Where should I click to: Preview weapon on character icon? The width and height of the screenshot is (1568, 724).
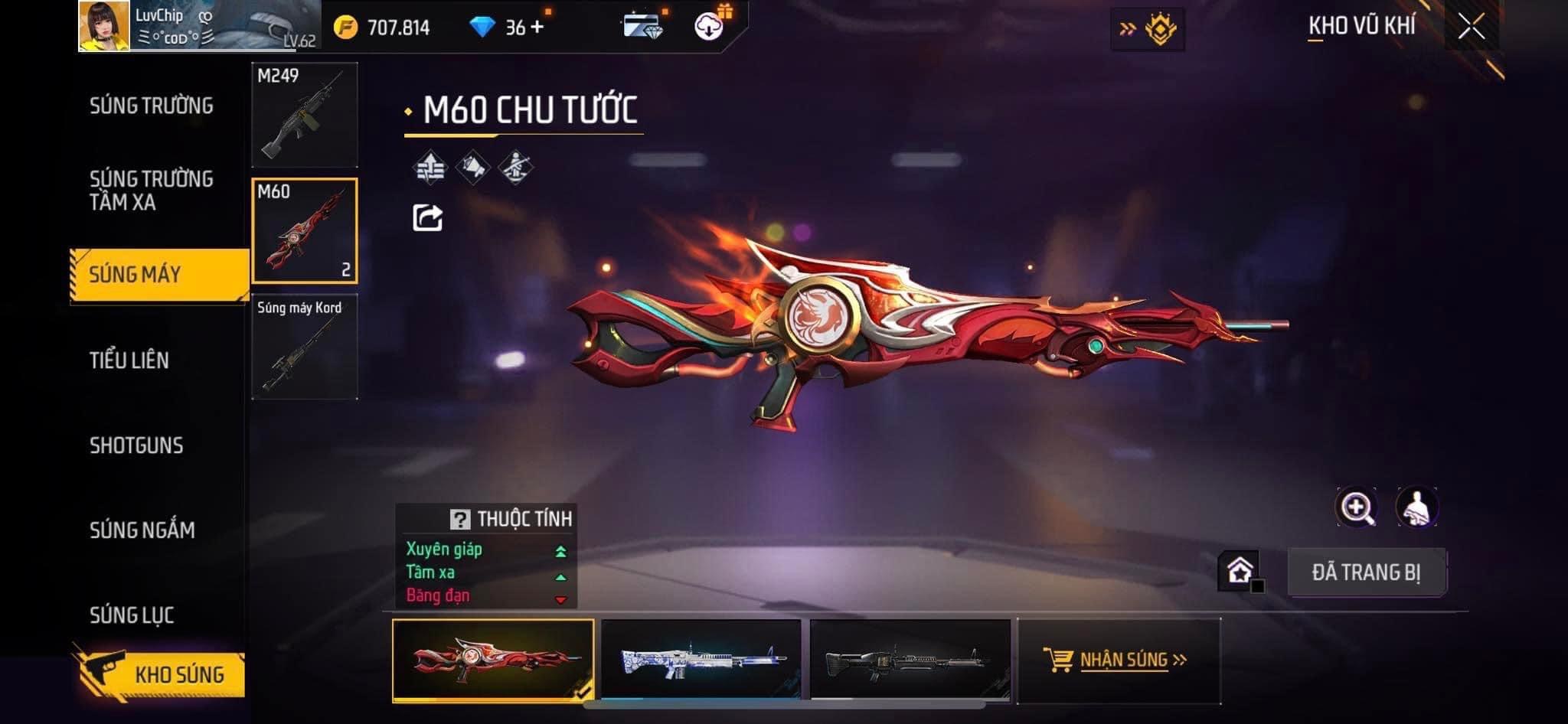coord(1416,507)
